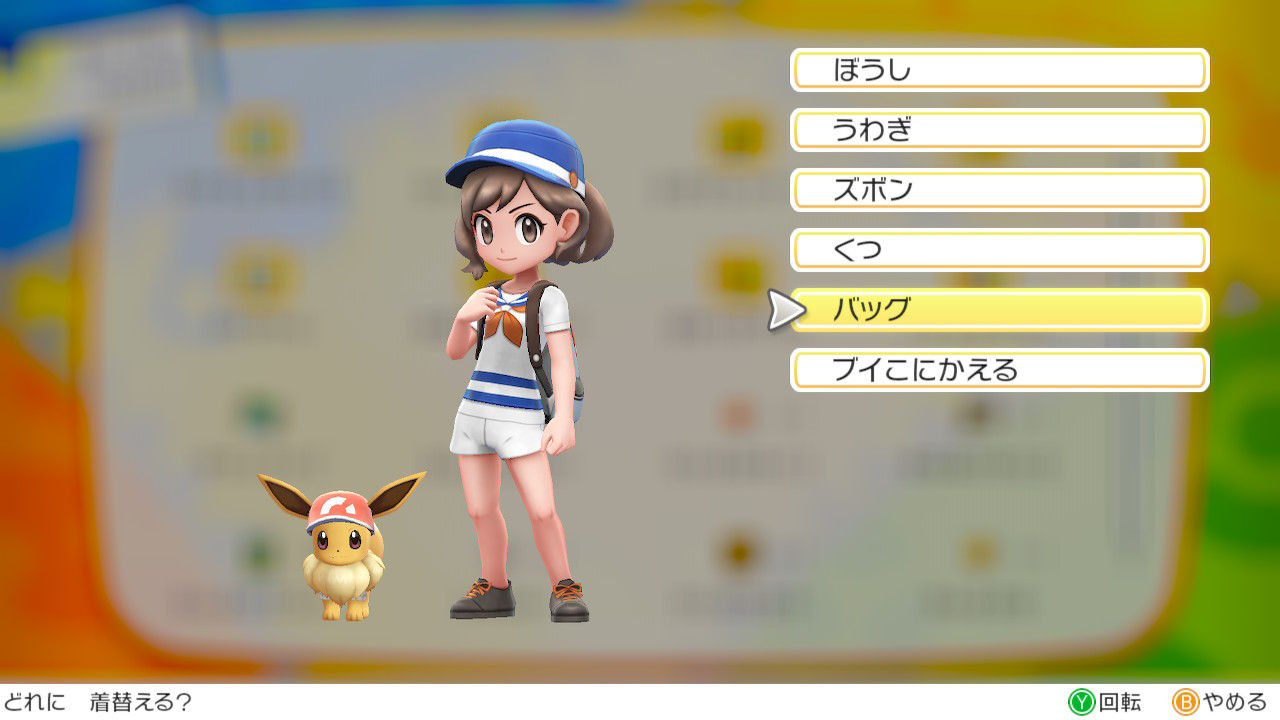
Task: Open the うわぎ tops category
Action: [1000, 130]
